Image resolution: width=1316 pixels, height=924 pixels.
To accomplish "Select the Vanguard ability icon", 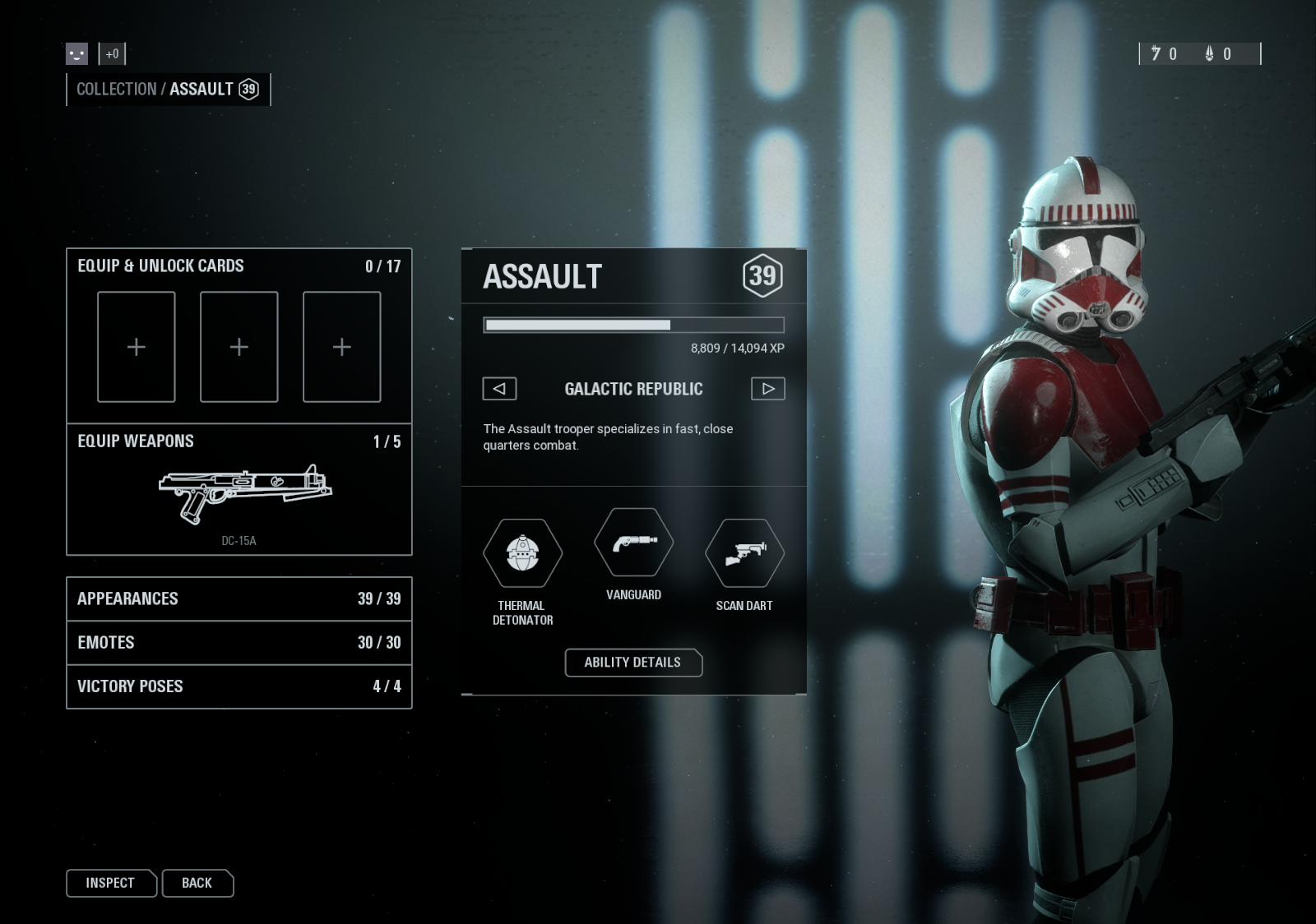I will 633,543.
